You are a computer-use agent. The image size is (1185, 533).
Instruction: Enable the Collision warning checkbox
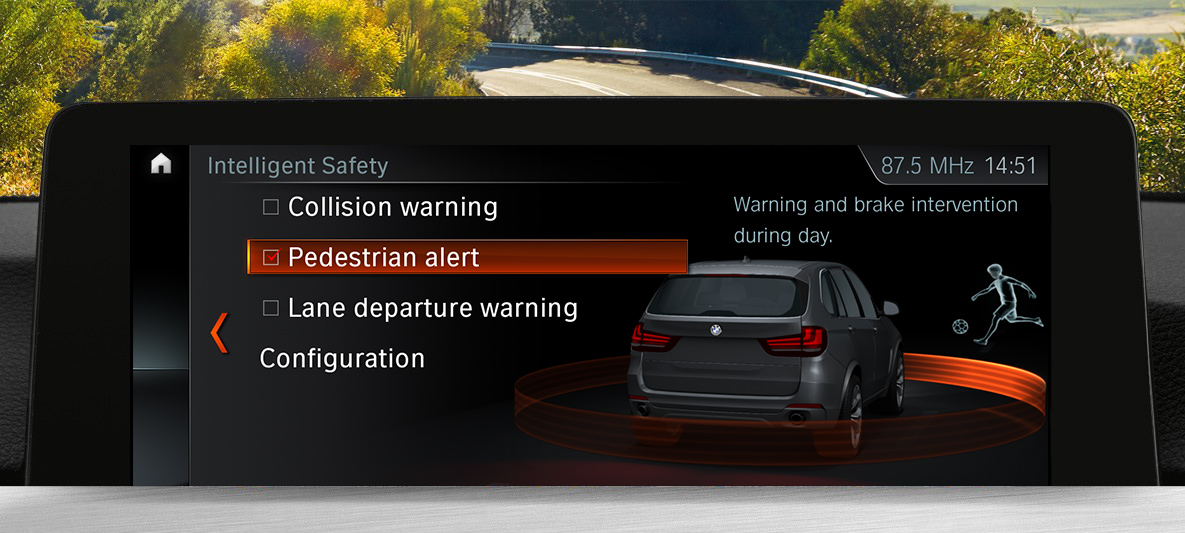[271, 208]
